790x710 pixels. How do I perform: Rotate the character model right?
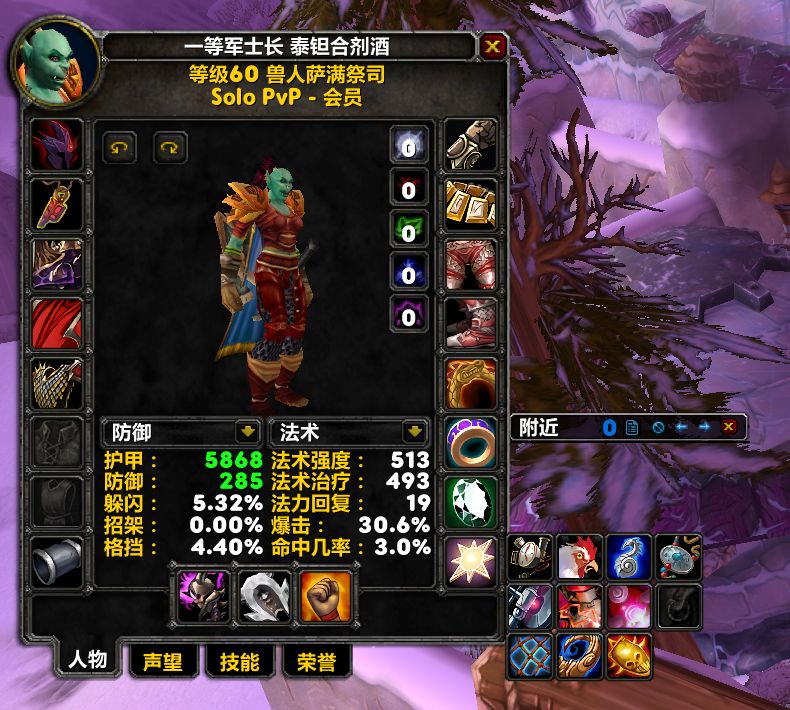(170, 148)
